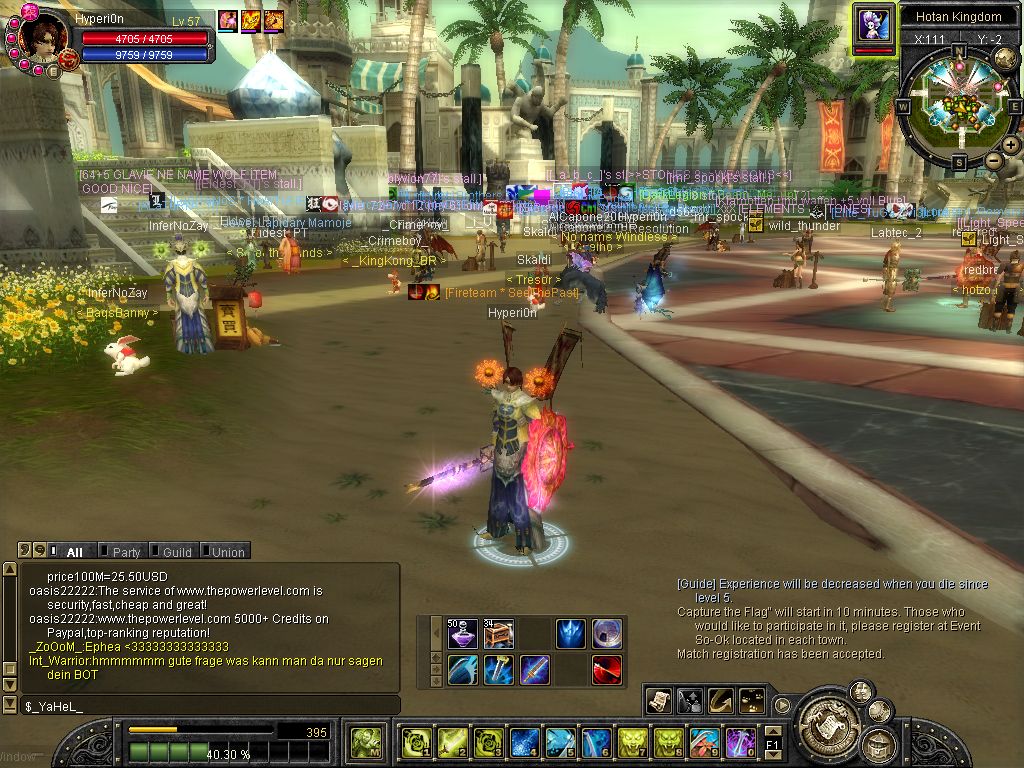Open the scroll icon menu above the hotbar

[x=659, y=702]
